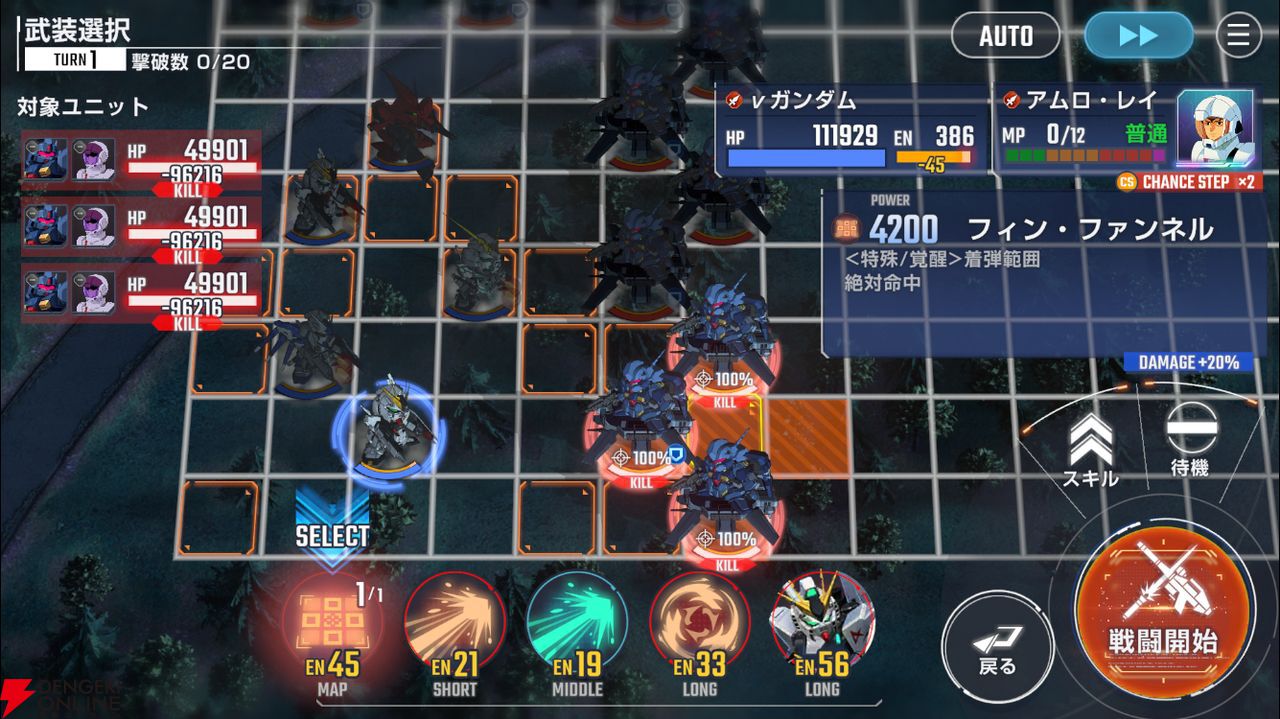Choose the 待機 standby command
Image resolution: width=1280 pixels, height=719 pixels.
pyautogui.click(x=1191, y=440)
